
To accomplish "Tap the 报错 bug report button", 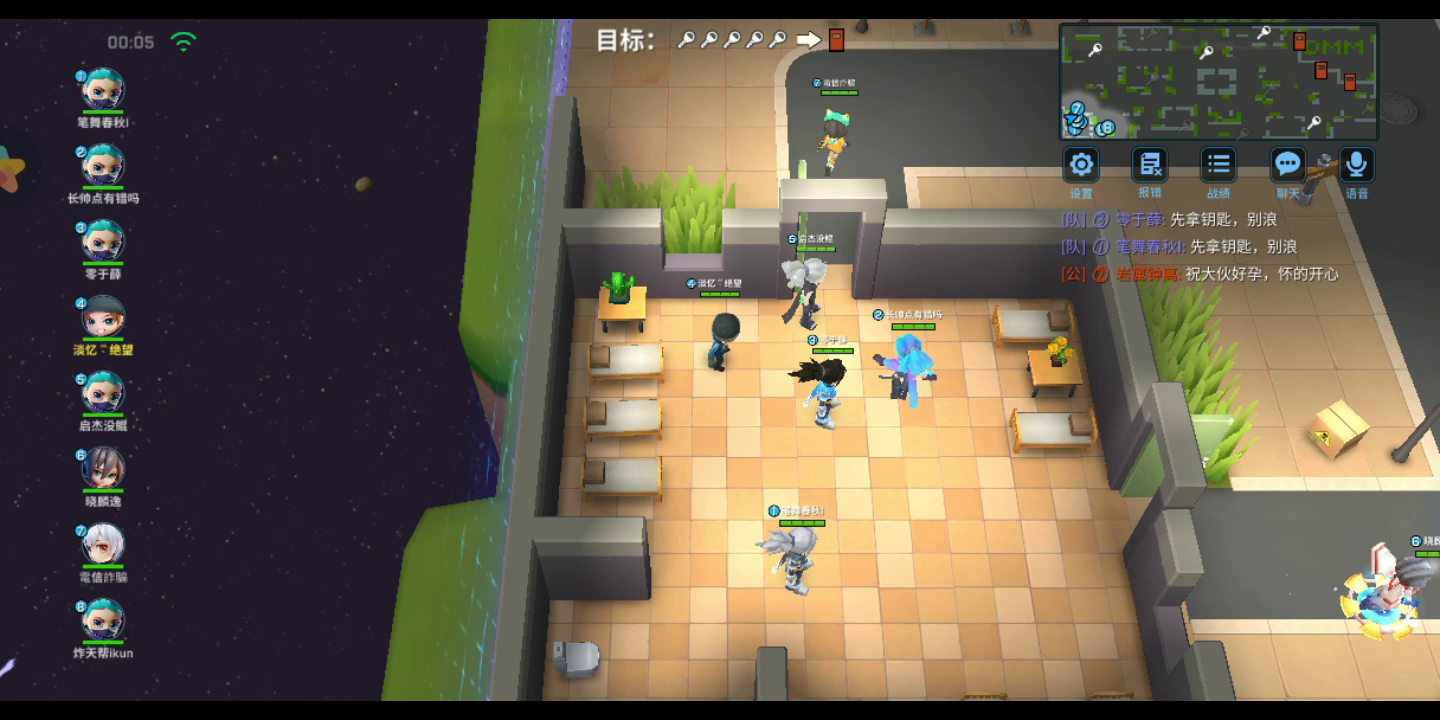I will pos(1150,165).
